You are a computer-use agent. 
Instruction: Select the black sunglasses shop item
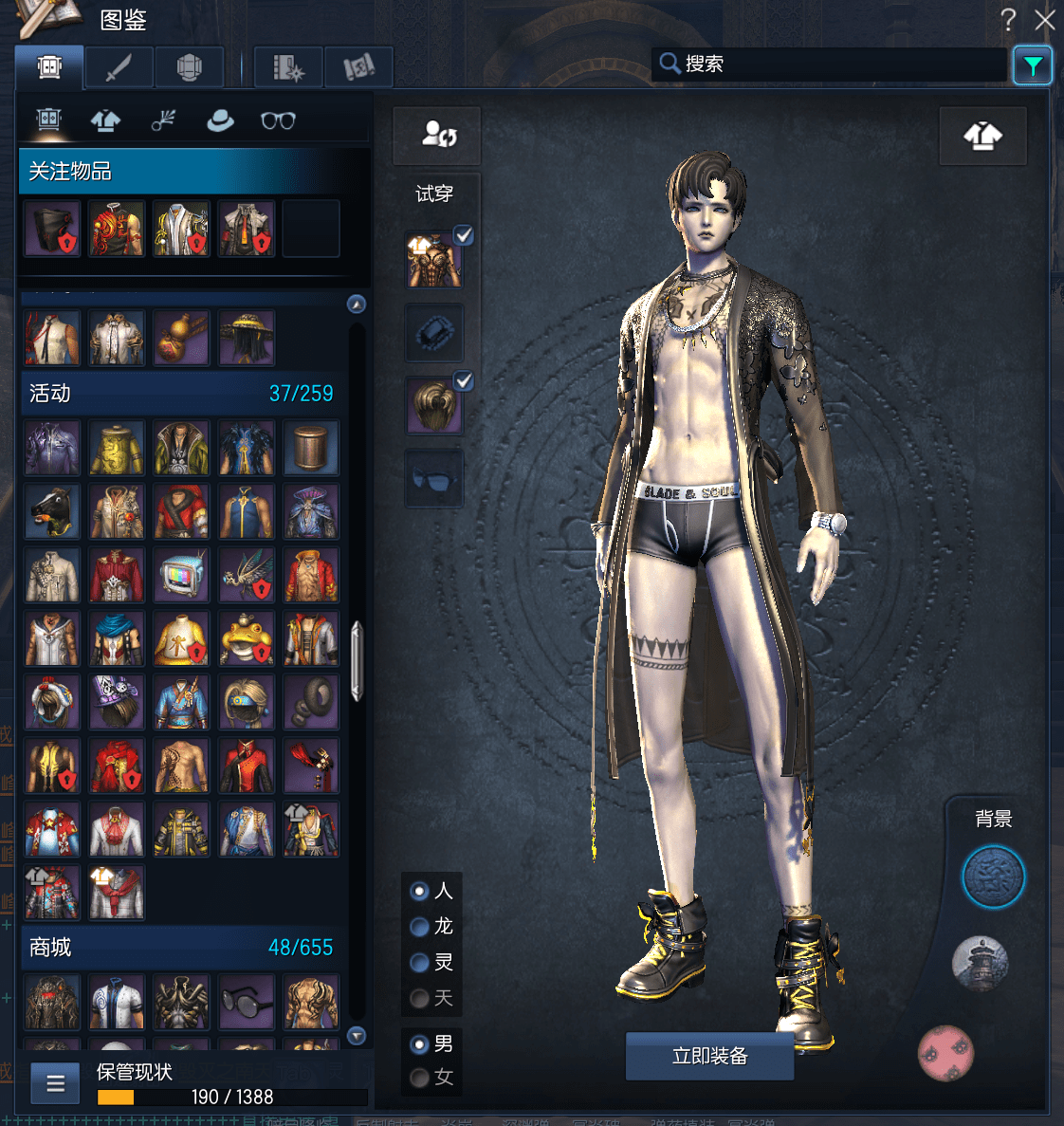pyautogui.click(x=246, y=1003)
